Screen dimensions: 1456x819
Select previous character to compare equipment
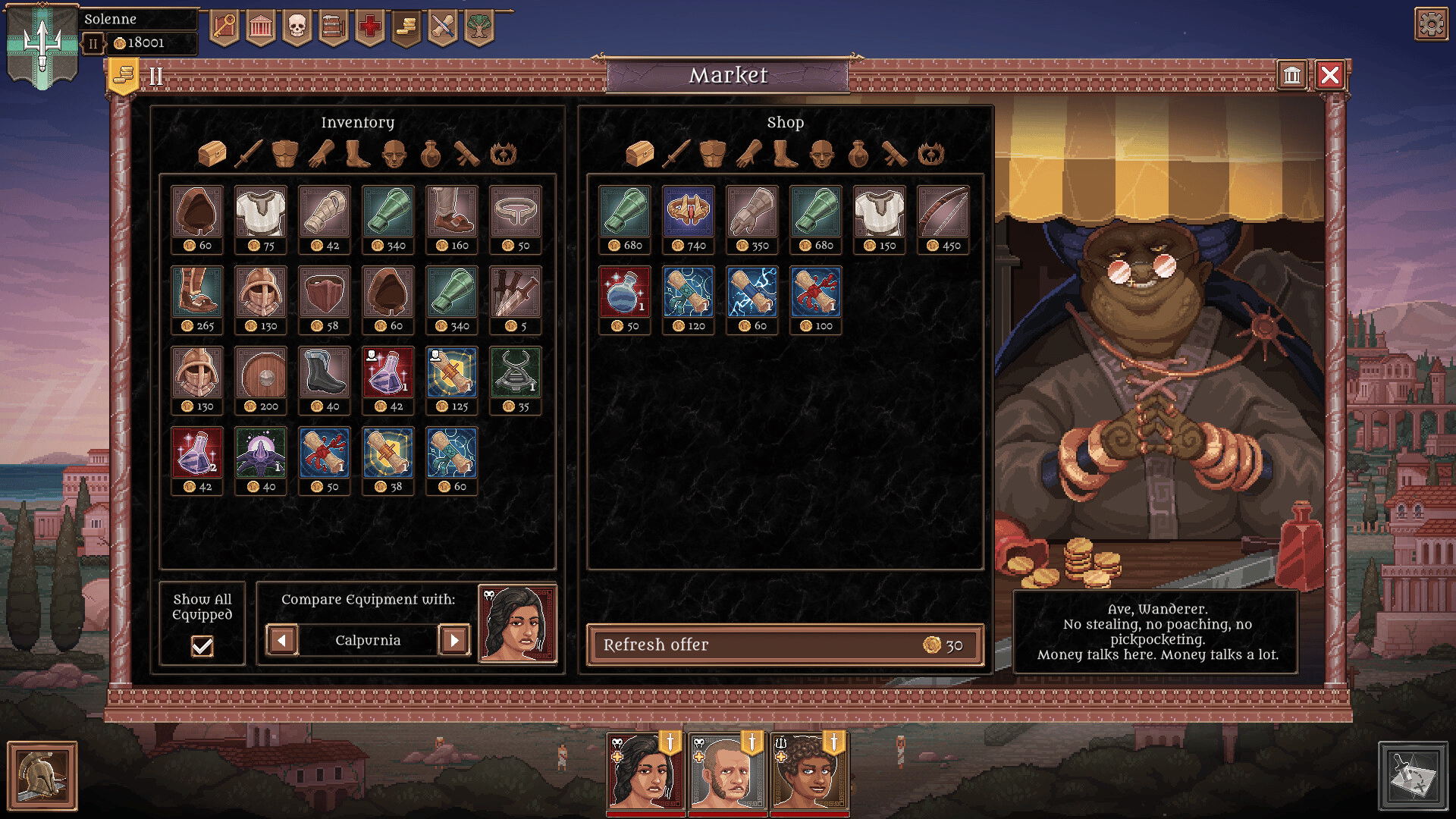click(282, 640)
